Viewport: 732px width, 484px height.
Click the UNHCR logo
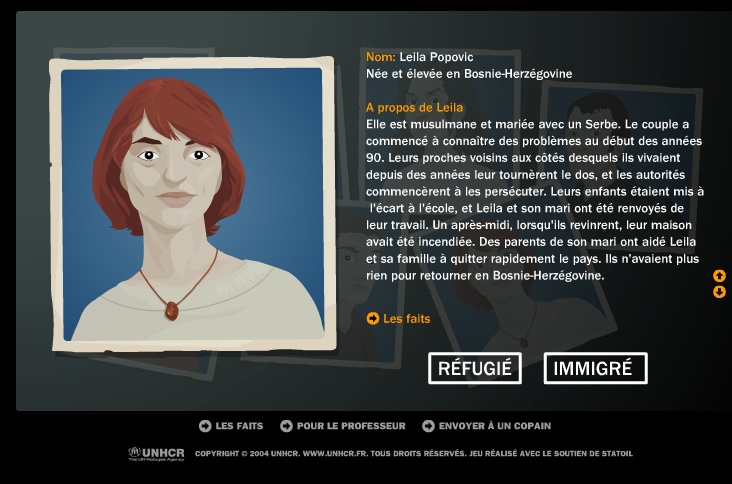157,453
